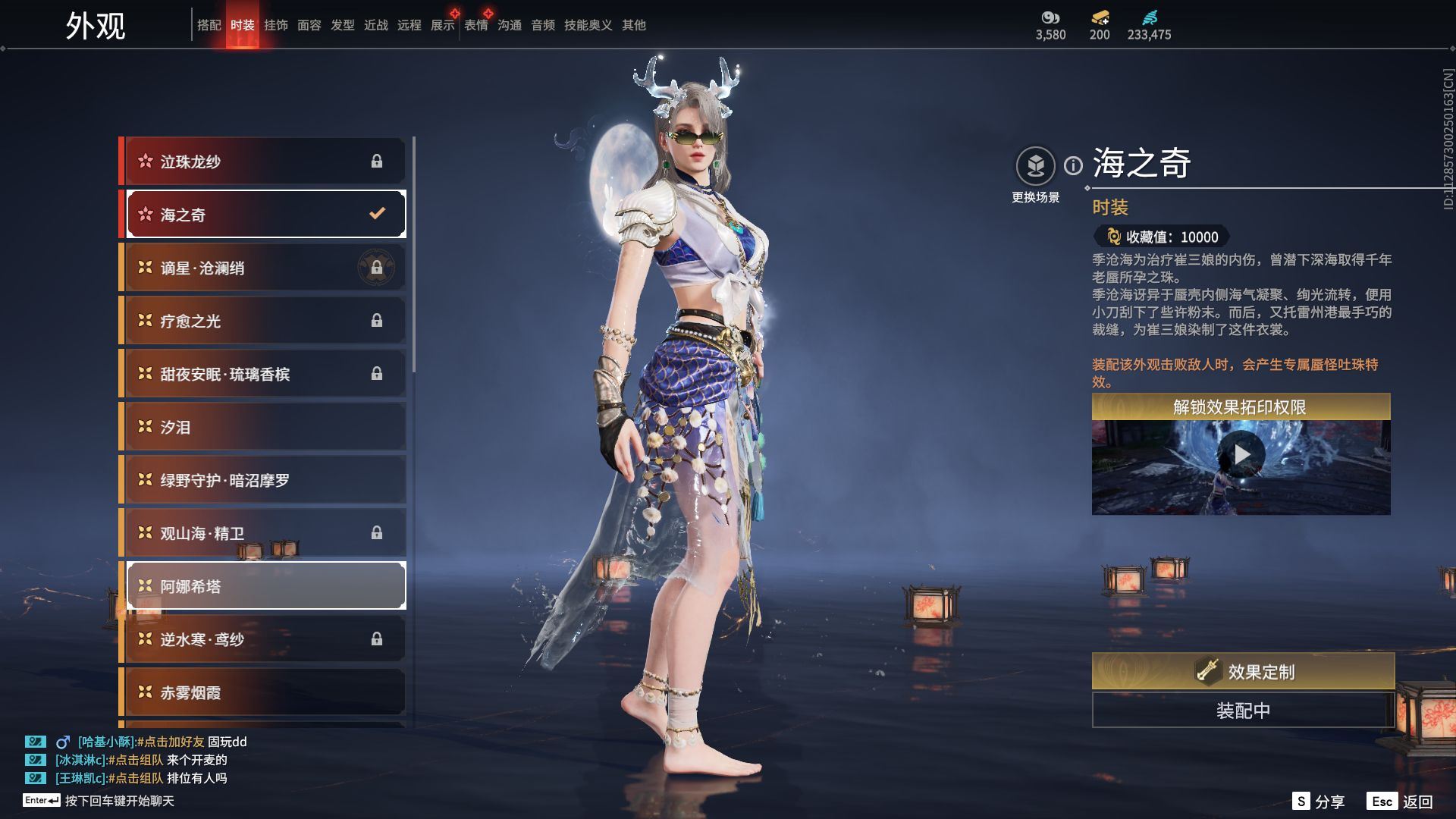Select the 阿娜希塔 outfit row
The height and width of the screenshot is (819, 1456).
click(265, 586)
